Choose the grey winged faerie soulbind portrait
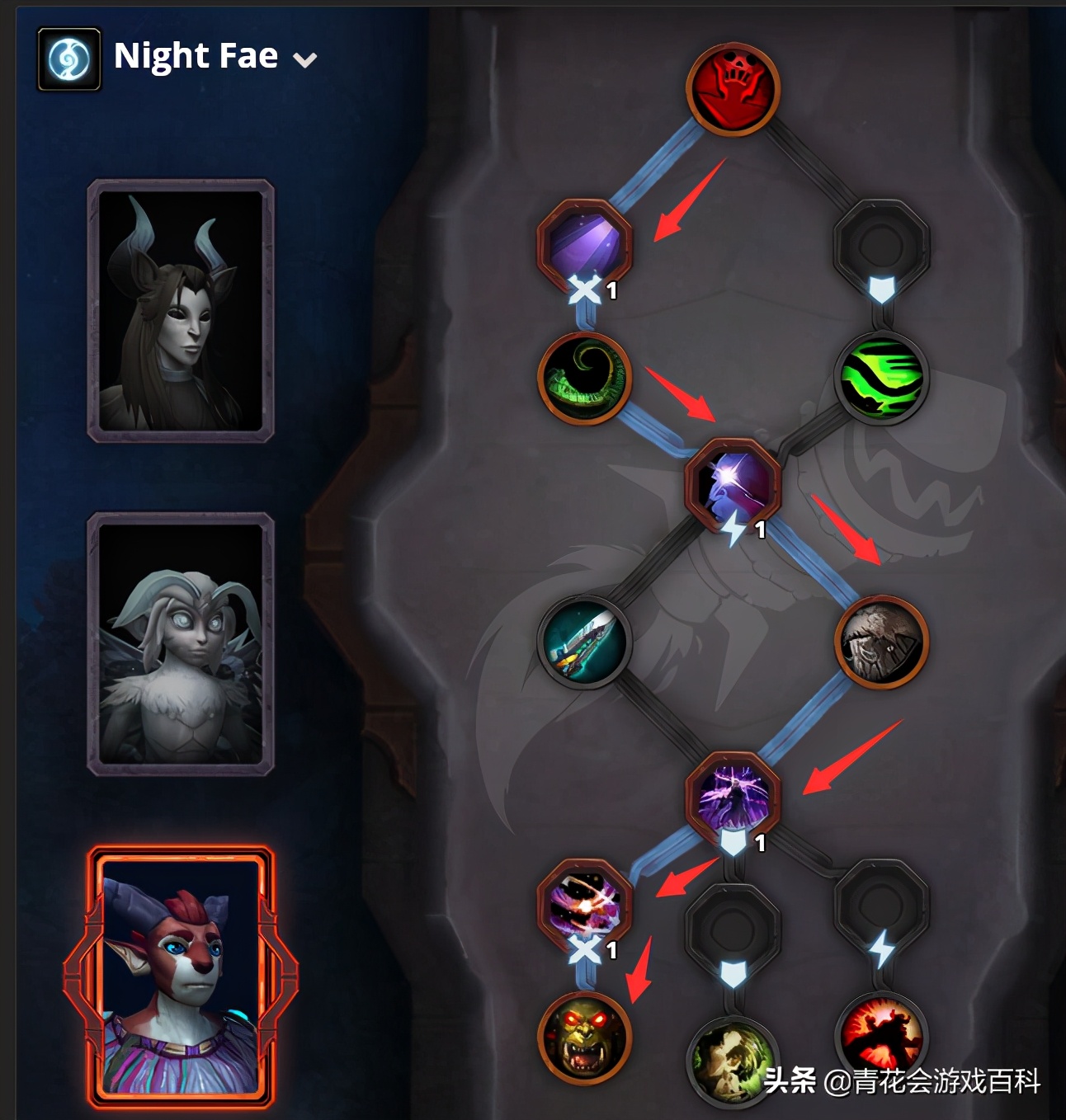Viewport: 1066px width, 1120px height. (x=181, y=643)
